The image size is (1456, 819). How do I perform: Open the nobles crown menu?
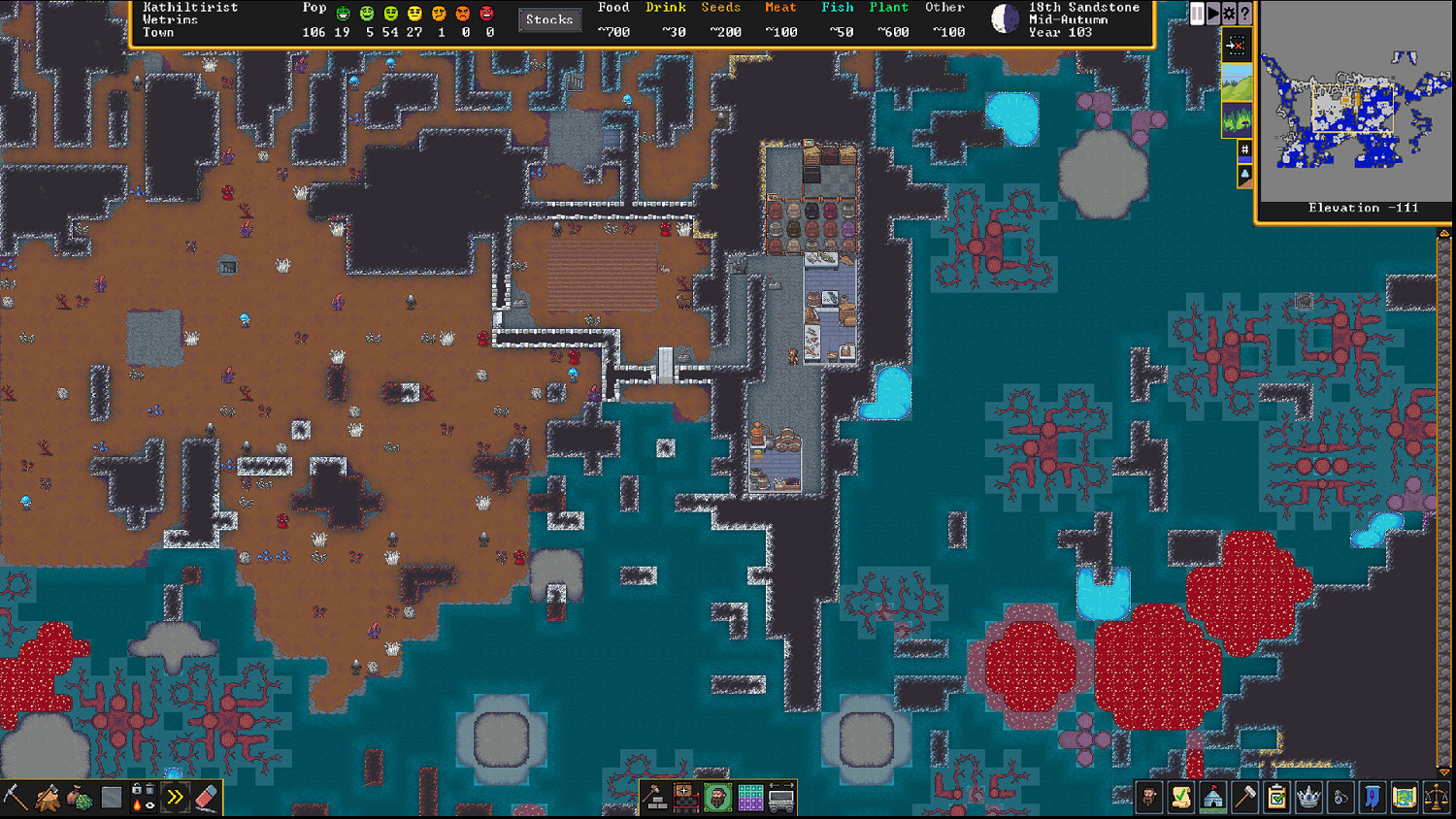[x=1308, y=797]
